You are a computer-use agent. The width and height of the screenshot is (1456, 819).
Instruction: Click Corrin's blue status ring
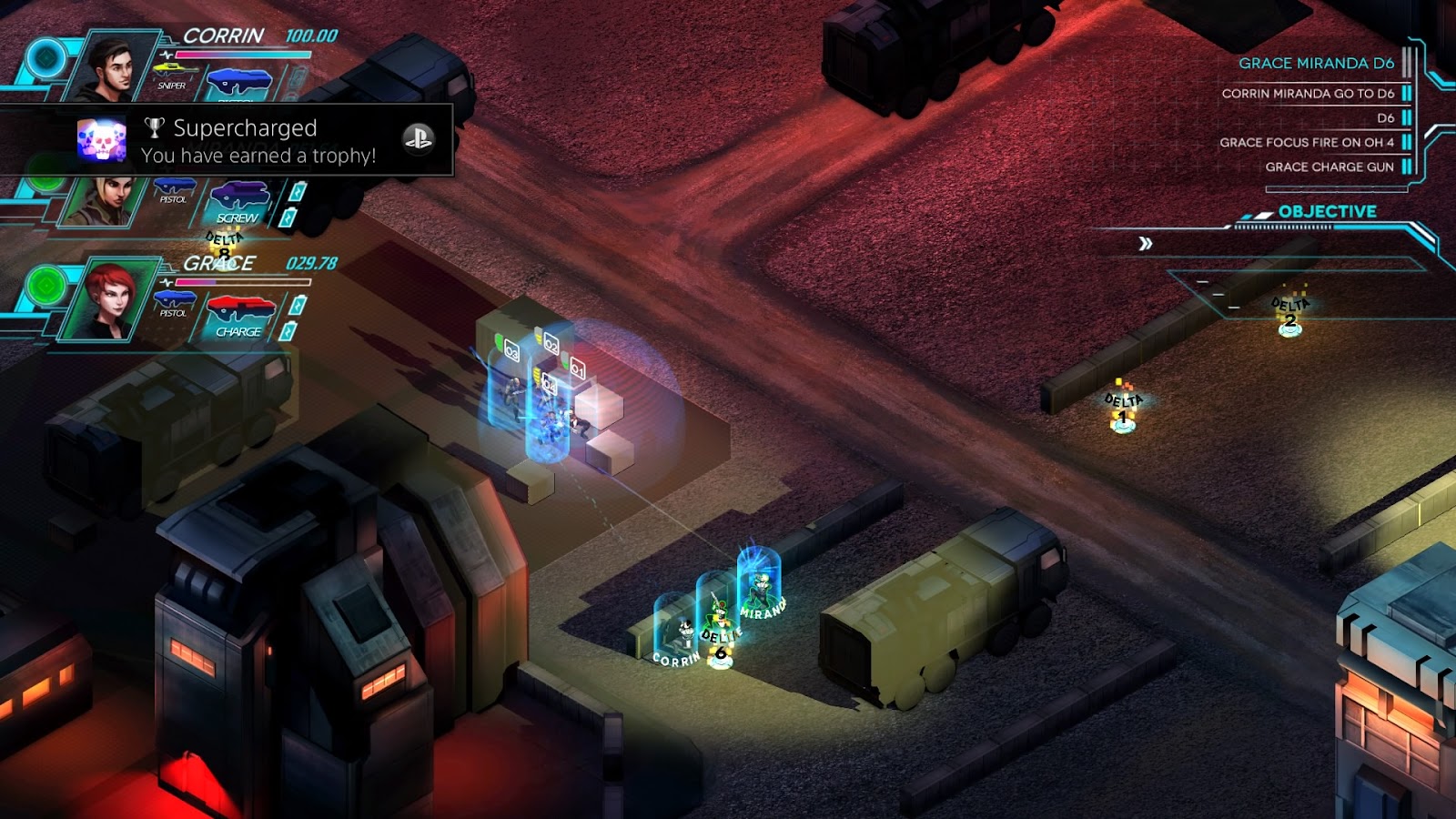tap(45, 59)
